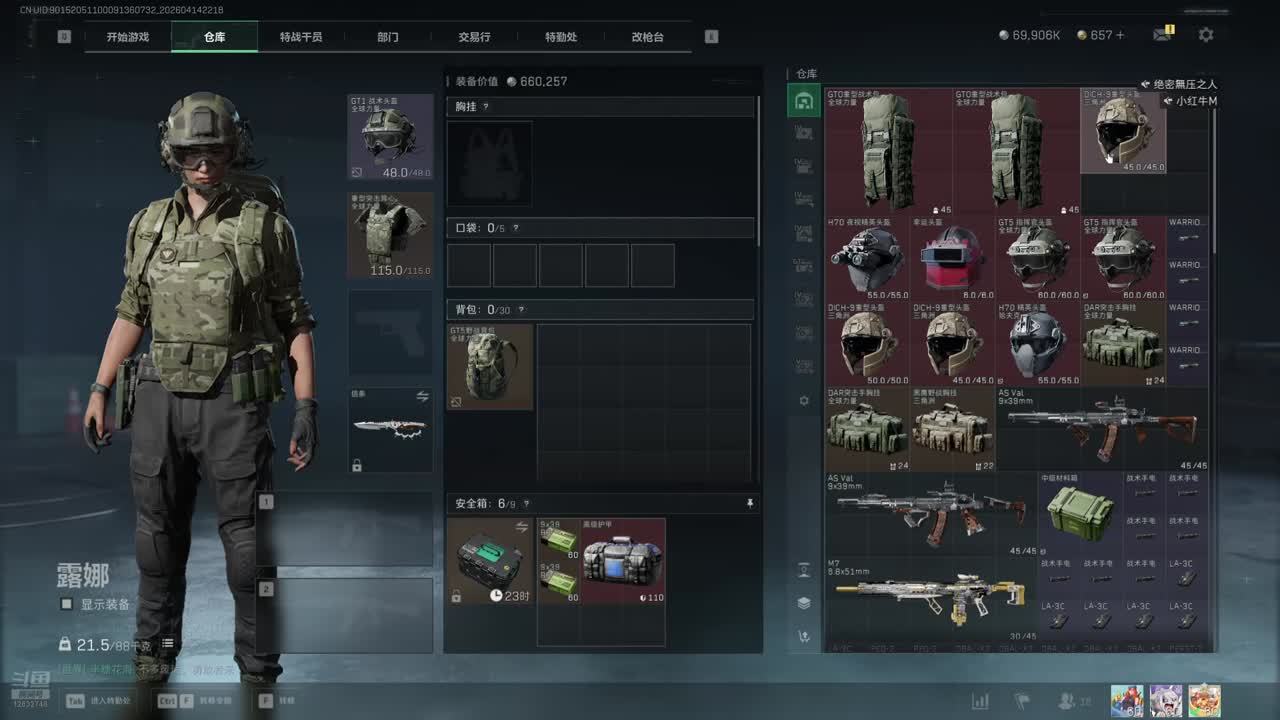Select the 特勤处 tab
The width and height of the screenshot is (1280, 720).
click(561, 37)
